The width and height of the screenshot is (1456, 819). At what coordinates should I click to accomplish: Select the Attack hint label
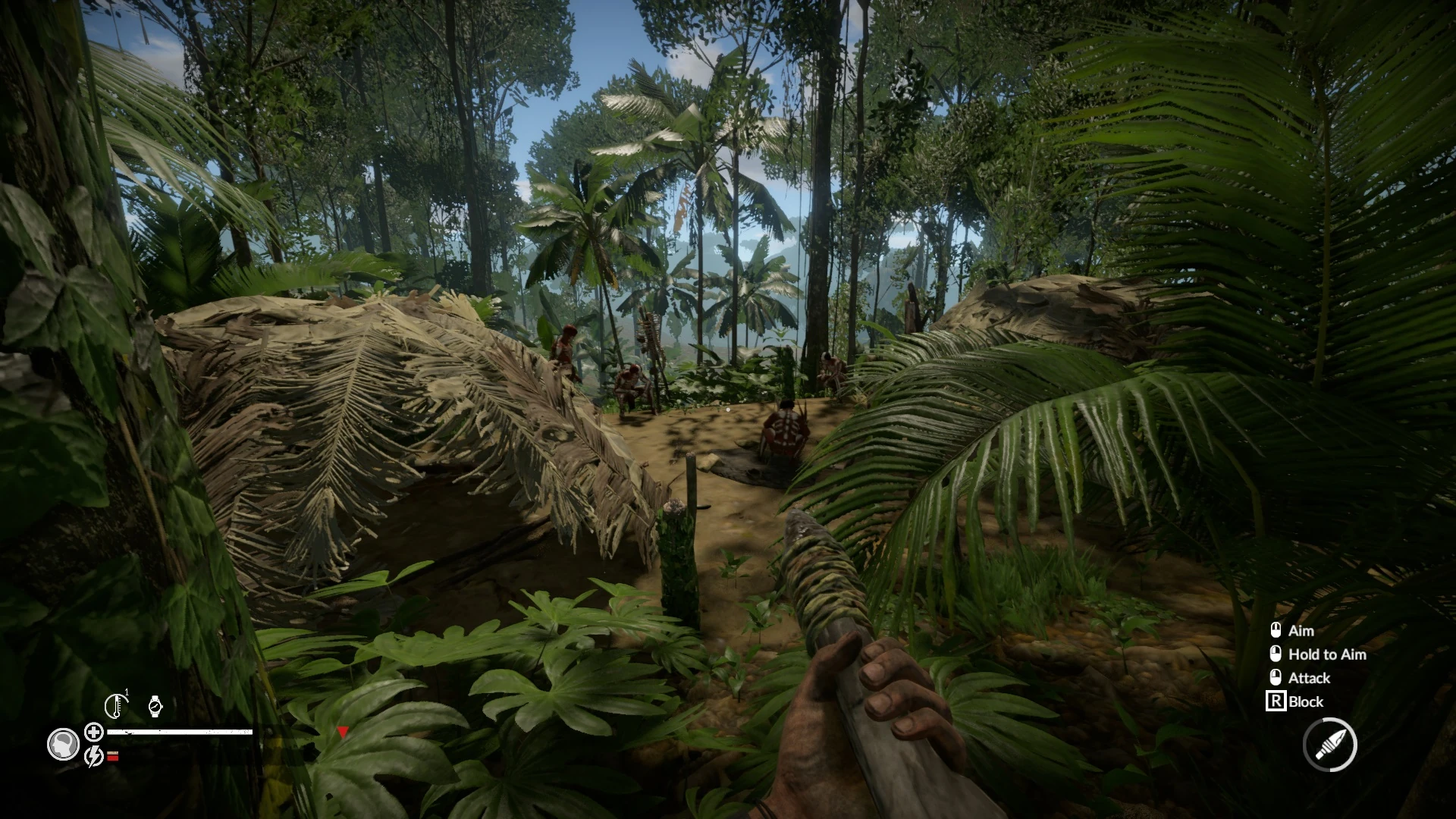pos(1309,679)
